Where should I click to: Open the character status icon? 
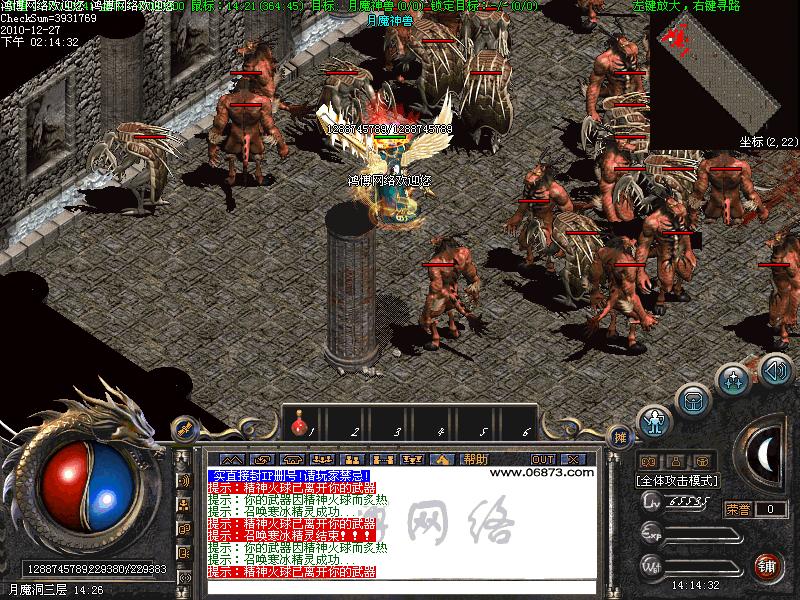pos(654,422)
